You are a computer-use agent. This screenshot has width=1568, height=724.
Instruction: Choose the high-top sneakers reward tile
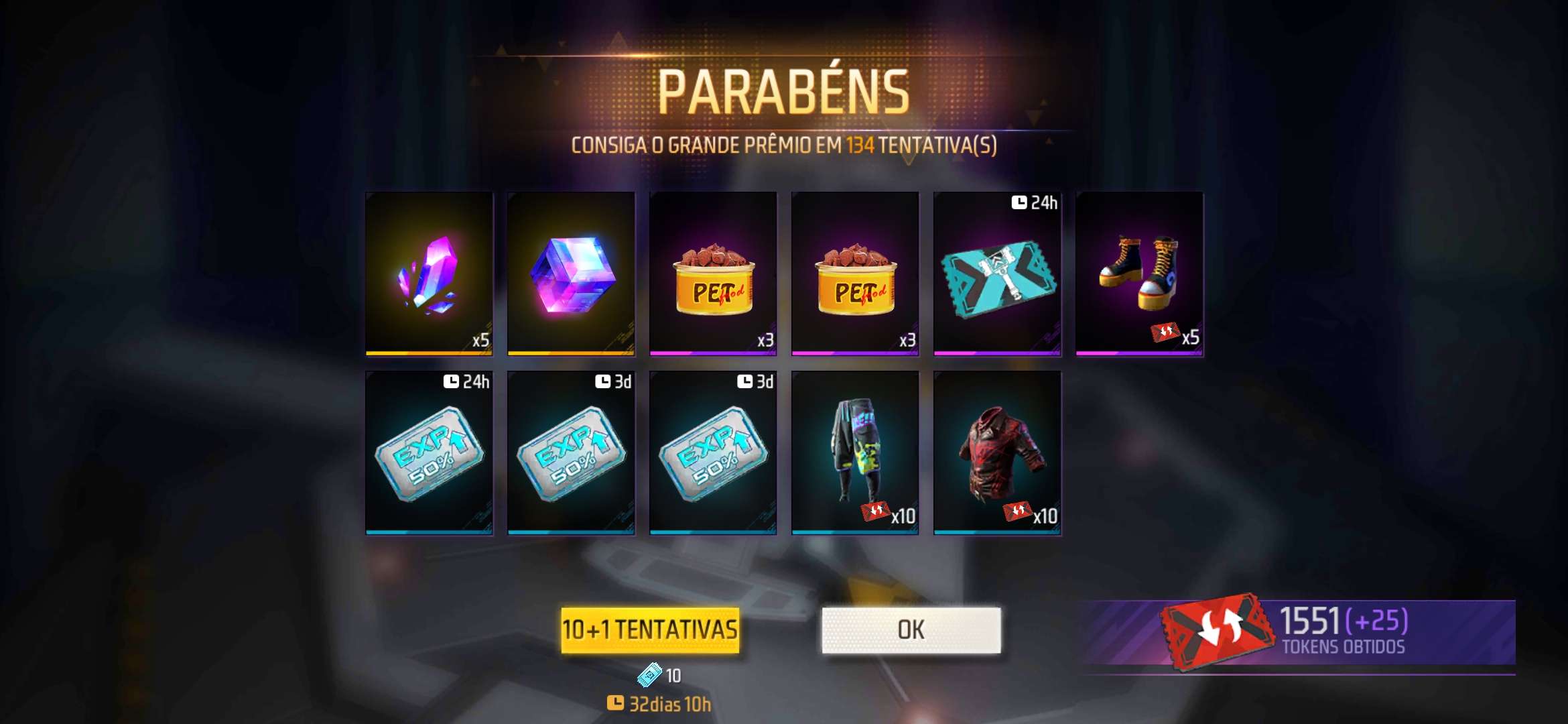(x=1139, y=274)
